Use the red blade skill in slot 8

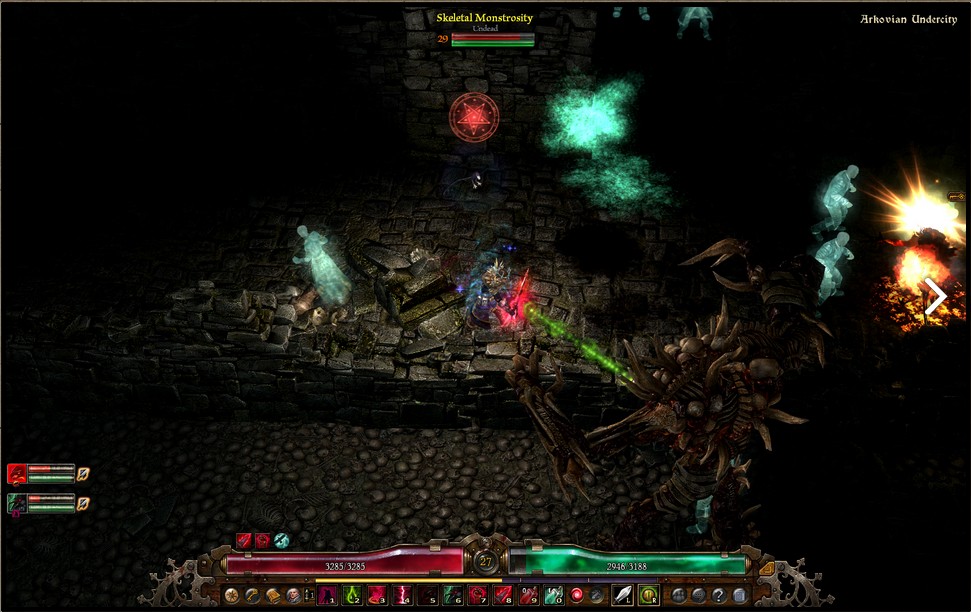coord(503,596)
